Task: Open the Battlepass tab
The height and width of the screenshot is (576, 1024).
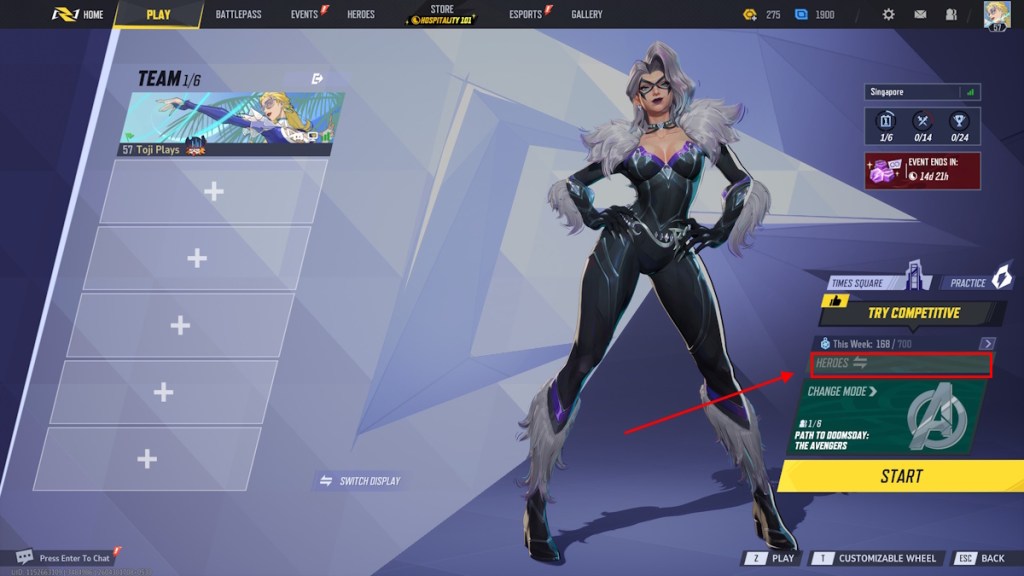Action: tap(238, 14)
